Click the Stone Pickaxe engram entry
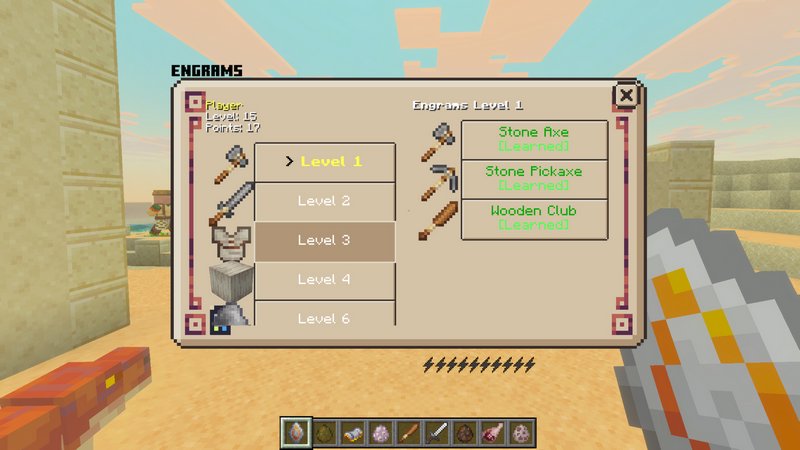 pos(534,179)
